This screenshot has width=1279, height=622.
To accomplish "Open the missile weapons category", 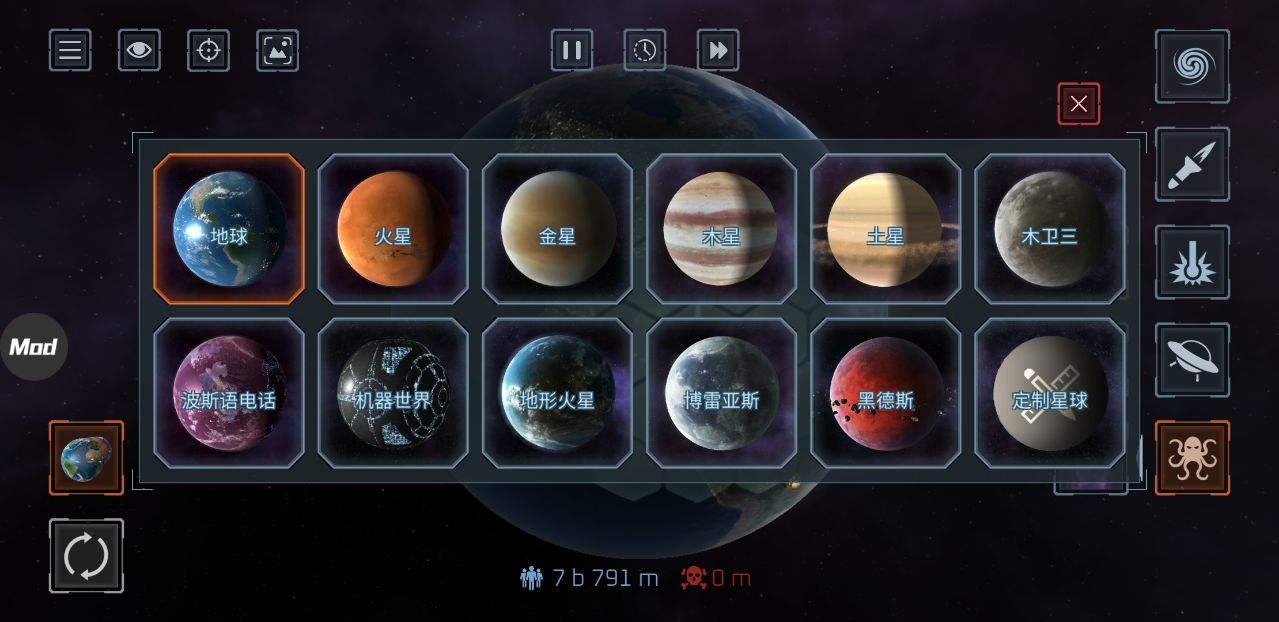I will (x=1192, y=164).
